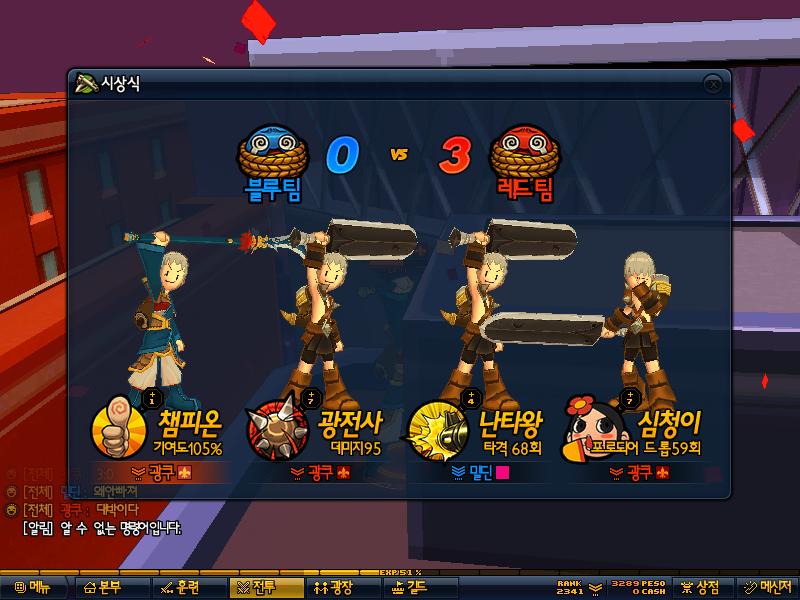
Task: Select player name 말딘 under 난타왕
Action: click(x=481, y=471)
